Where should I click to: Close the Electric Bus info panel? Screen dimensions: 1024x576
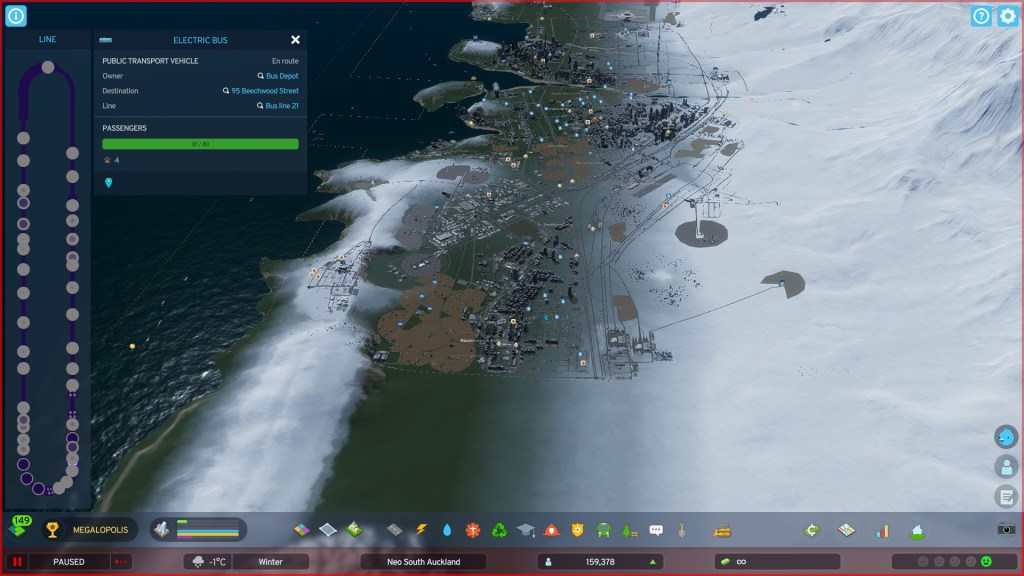tap(295, 40)
